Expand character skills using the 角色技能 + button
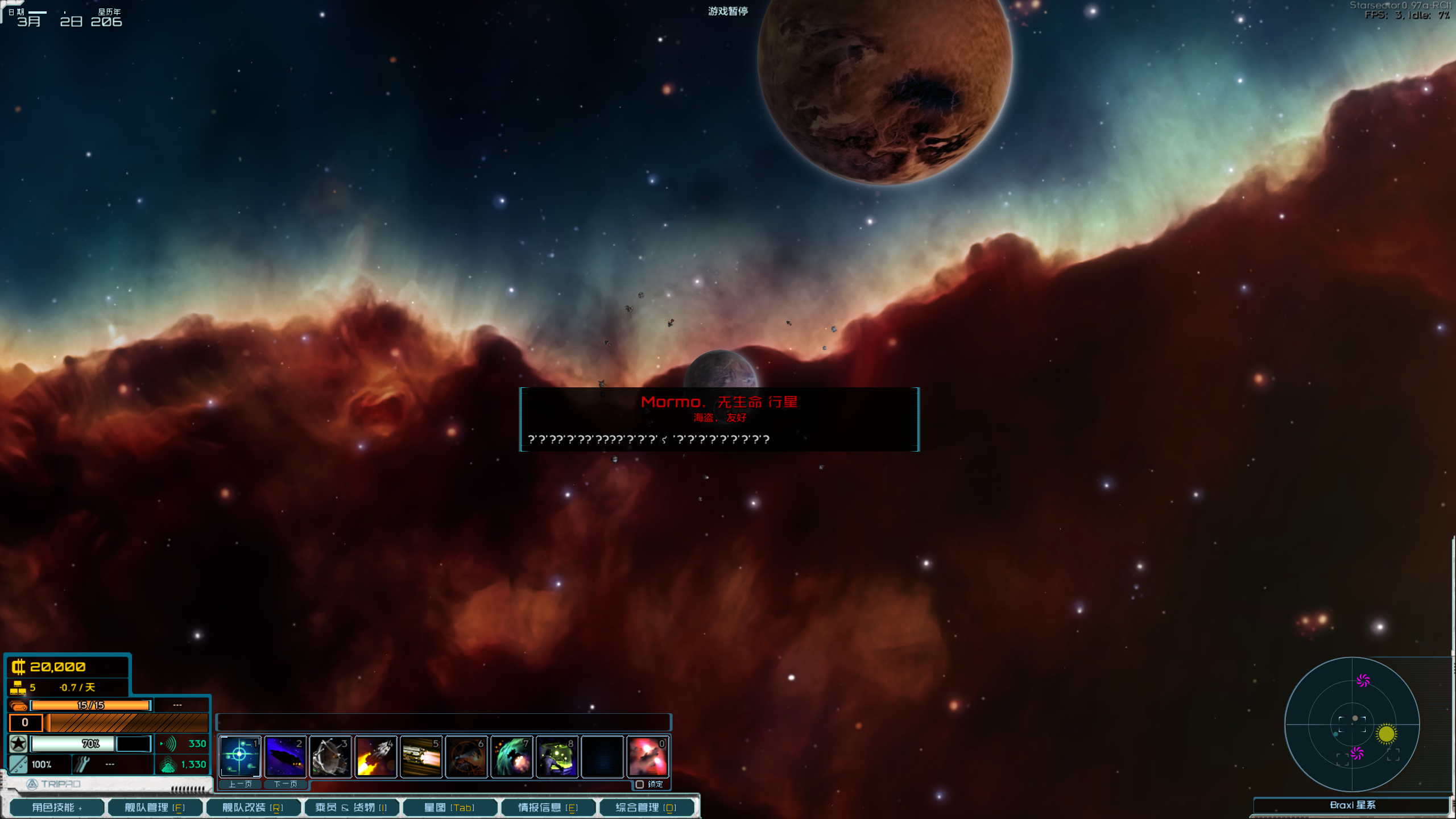1456x819 pixels. pos(57,807)
